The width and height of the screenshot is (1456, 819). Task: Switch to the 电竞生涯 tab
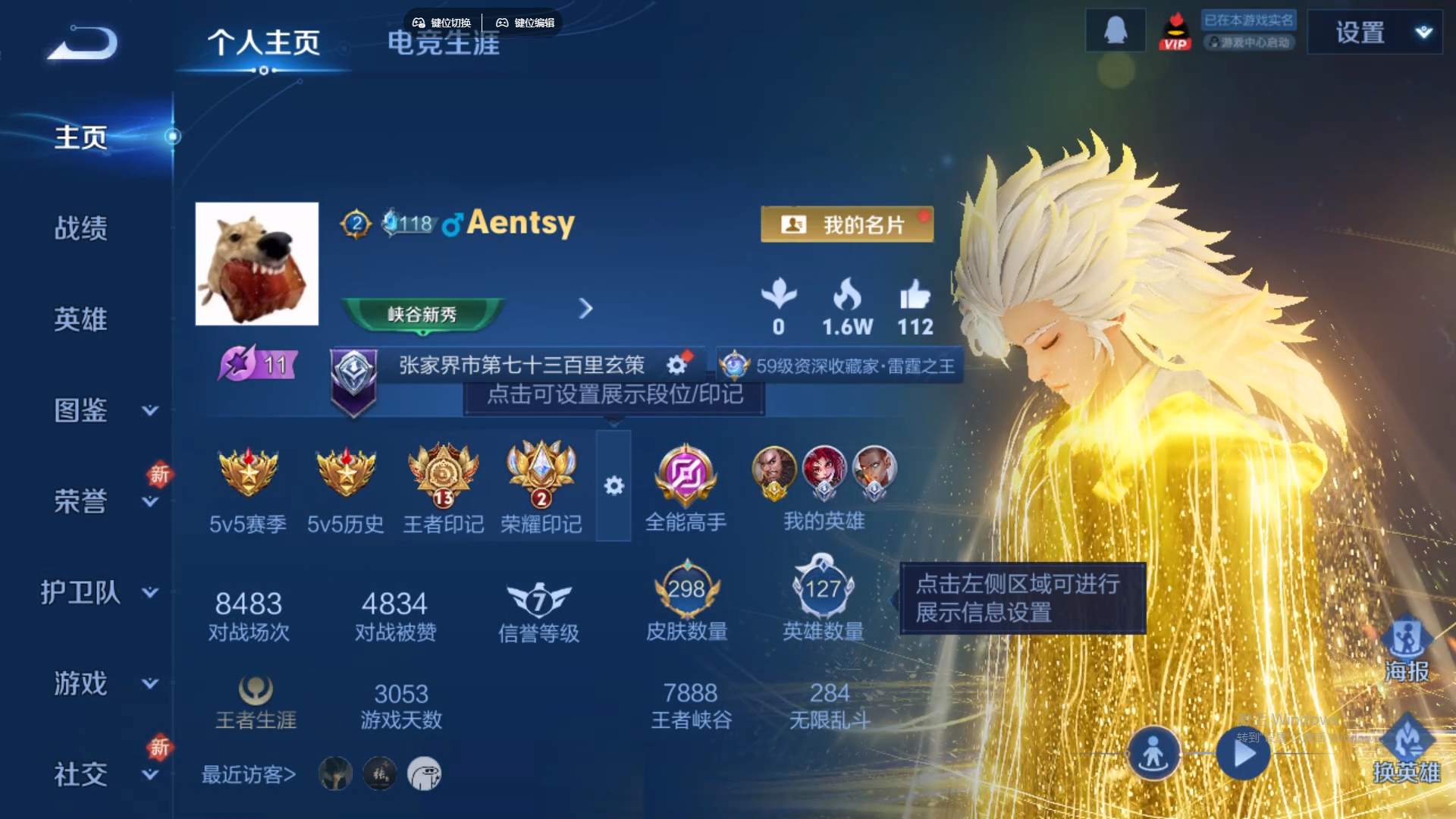click(x=444, y=44)
